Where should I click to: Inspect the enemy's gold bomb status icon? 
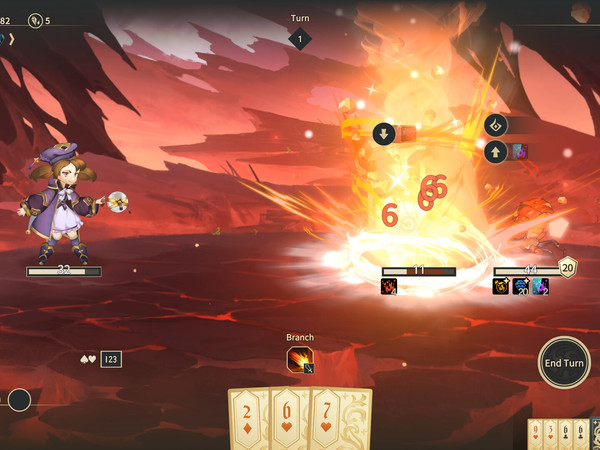(x=501, y=287)
